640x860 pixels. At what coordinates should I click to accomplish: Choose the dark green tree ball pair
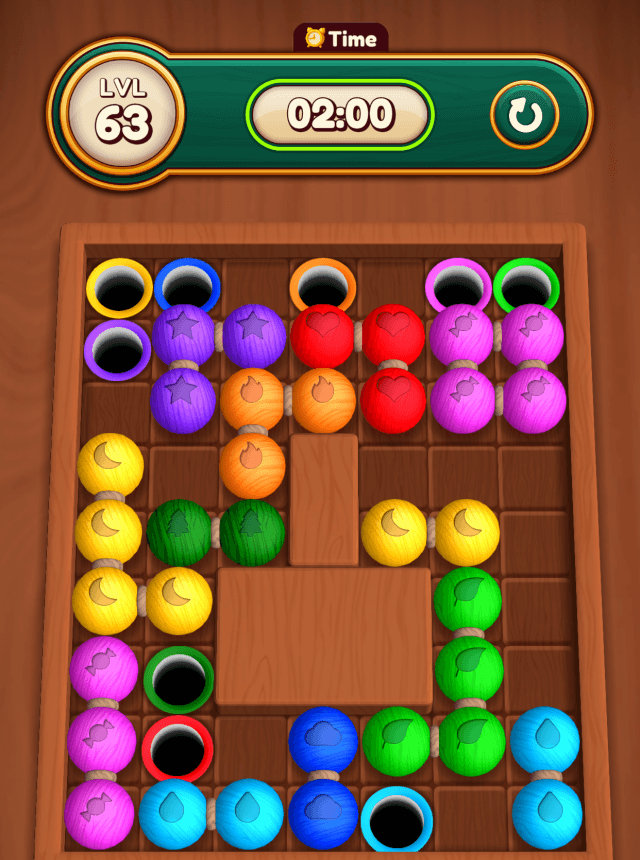(180, 532)
